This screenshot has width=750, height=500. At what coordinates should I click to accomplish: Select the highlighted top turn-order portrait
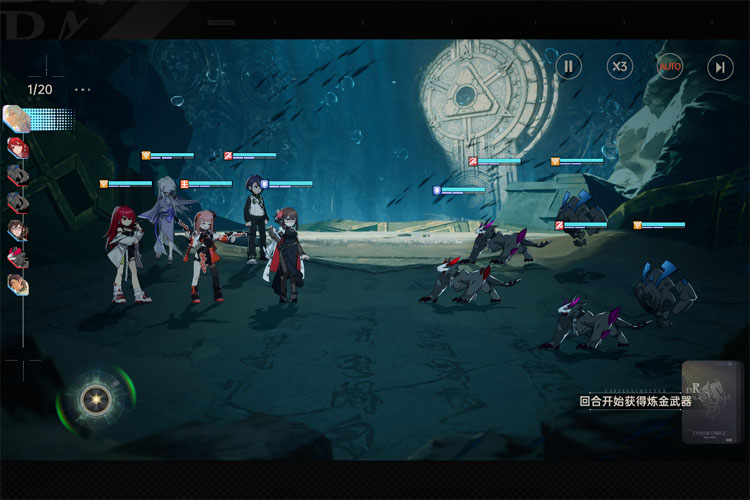17,119
